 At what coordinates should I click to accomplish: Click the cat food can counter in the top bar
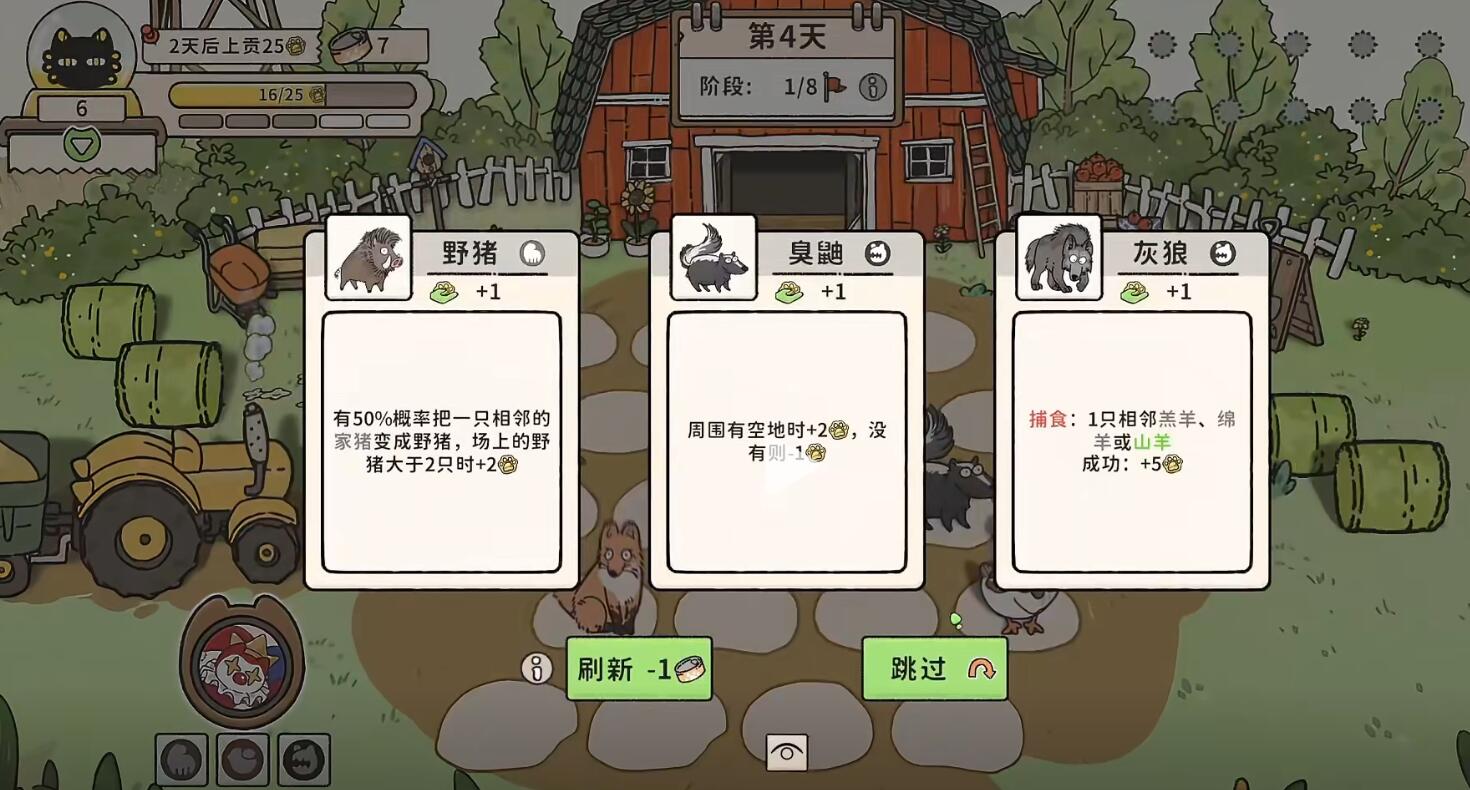point(367,45)
